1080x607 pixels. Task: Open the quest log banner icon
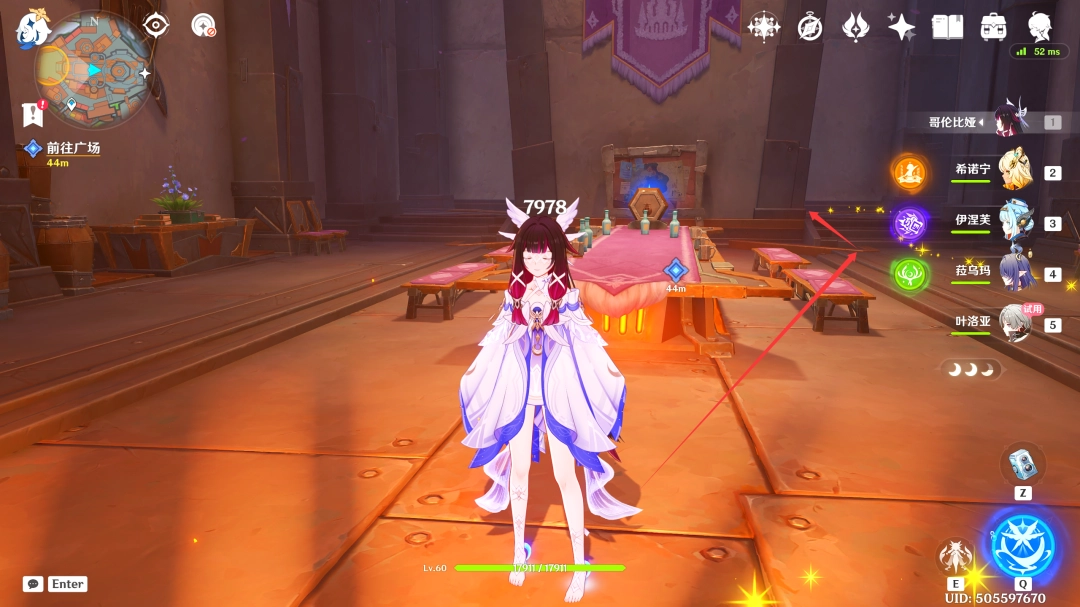coord(32,114)
